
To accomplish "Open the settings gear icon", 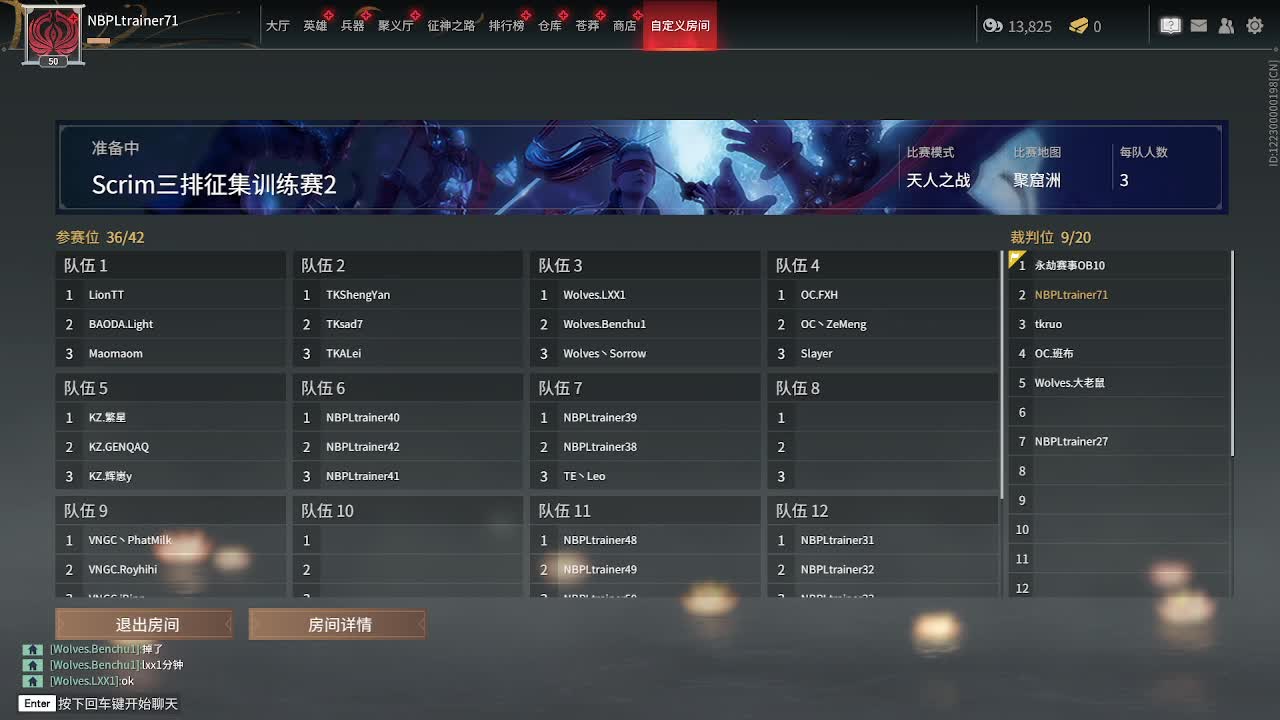I will 1254,25.
